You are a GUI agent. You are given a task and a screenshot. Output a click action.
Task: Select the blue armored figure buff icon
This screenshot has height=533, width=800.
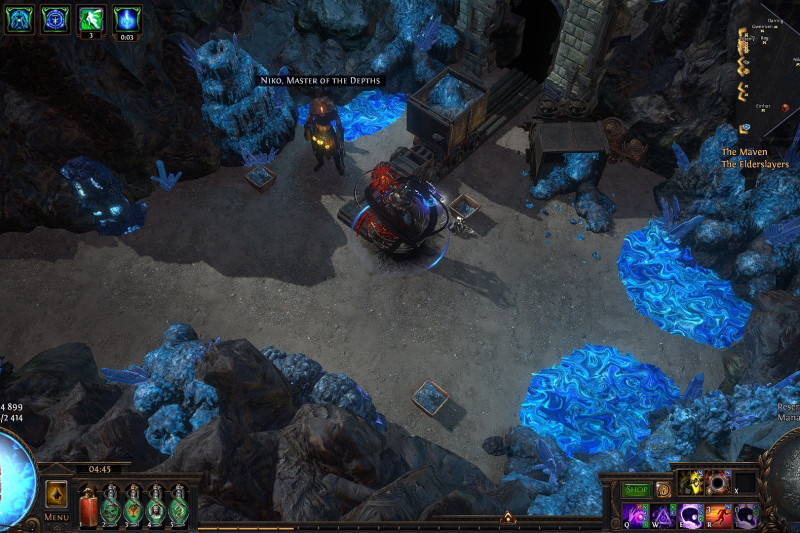pyautogui.click(x=20, y=18)
